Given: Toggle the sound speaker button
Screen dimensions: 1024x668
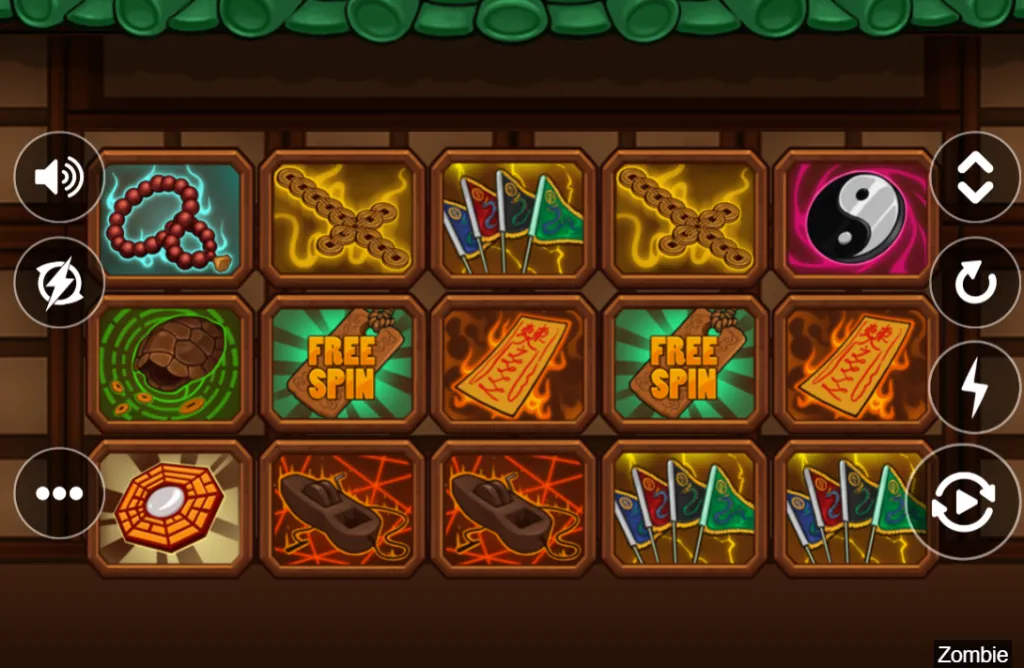Looking at the screenshot, I should pyautogui.click(x=59, y=178).
